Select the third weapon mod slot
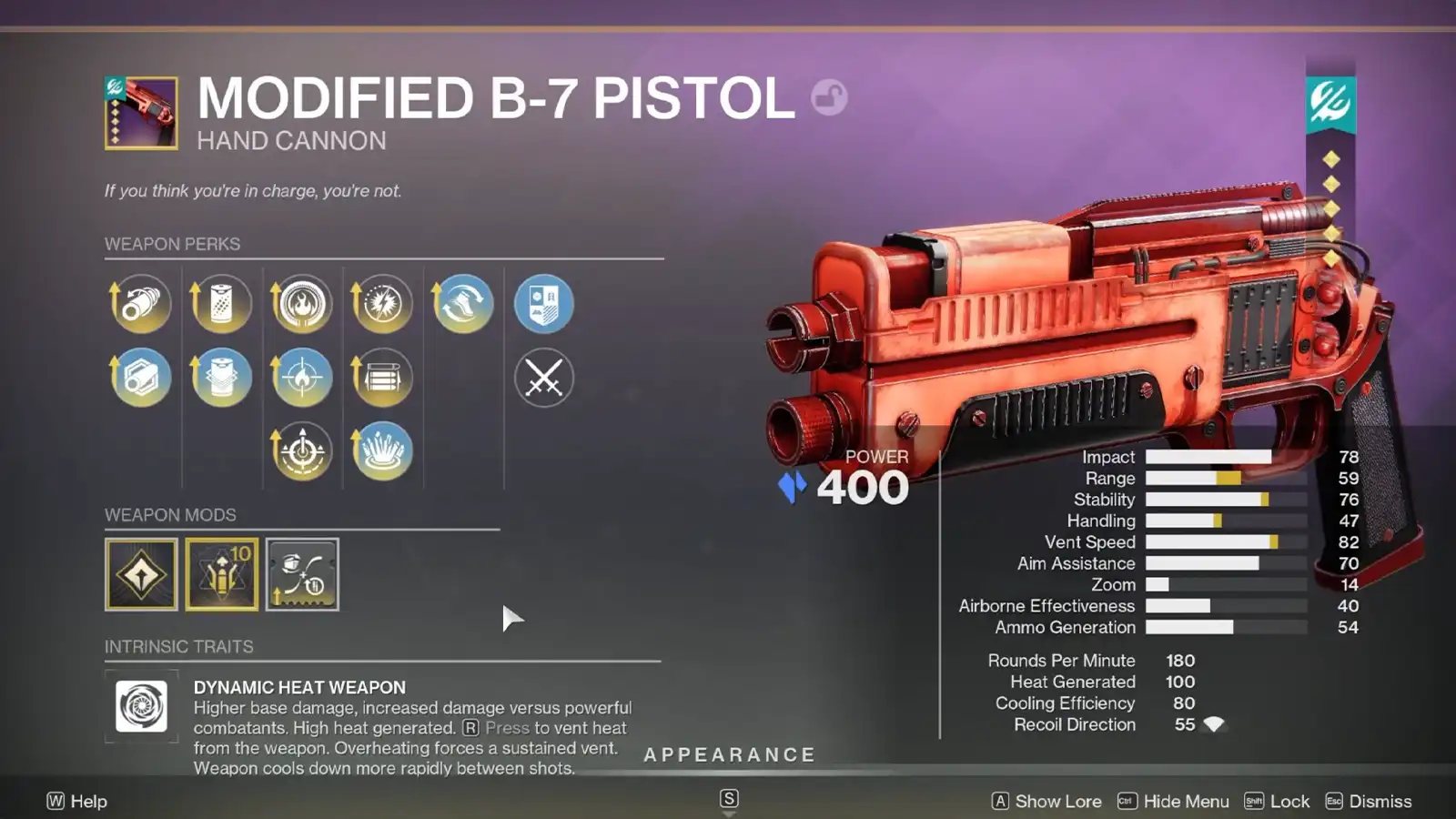The height and width of the screenshot is (819, 1456). [x=302, y=574]
